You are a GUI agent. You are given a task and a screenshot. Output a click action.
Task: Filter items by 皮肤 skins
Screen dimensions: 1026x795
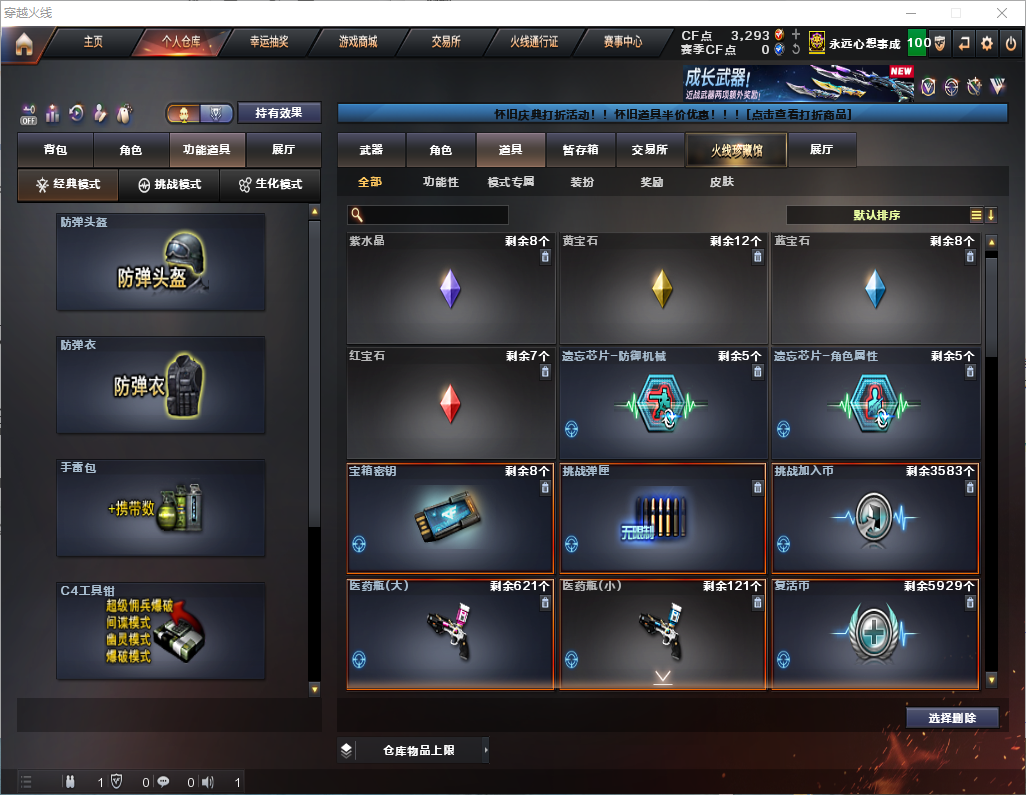click(x=721, y=182)
